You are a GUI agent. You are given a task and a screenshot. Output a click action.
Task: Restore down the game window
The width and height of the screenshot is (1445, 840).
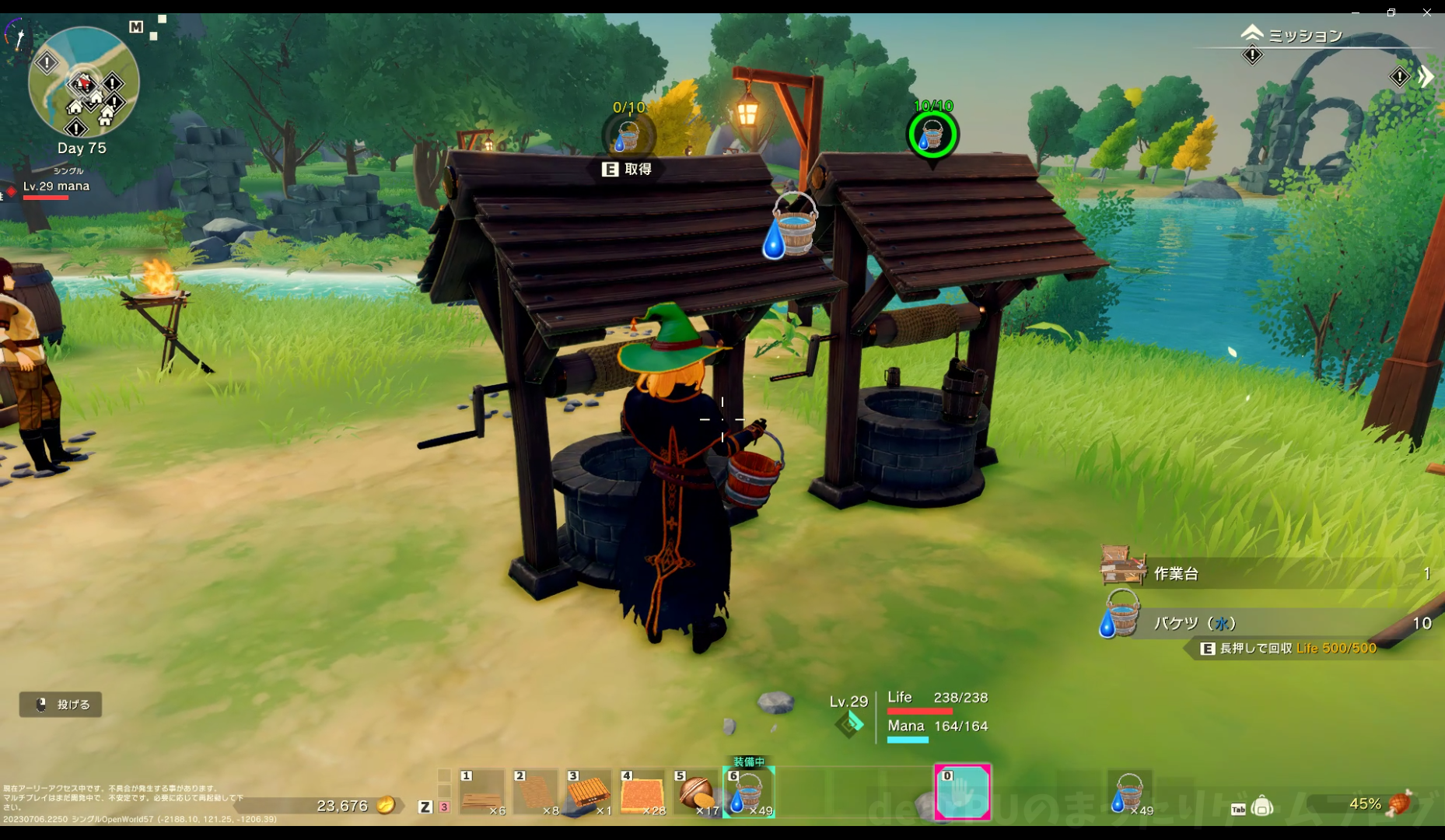pos(1391,12)
